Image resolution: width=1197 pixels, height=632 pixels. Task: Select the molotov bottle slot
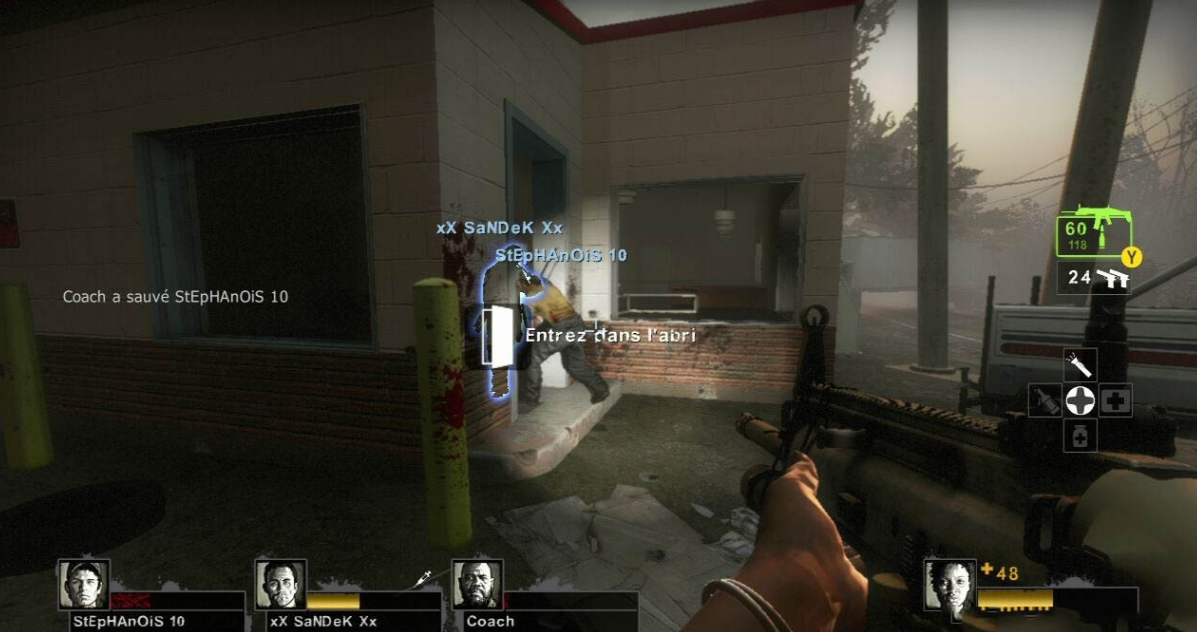point(1044,401)
